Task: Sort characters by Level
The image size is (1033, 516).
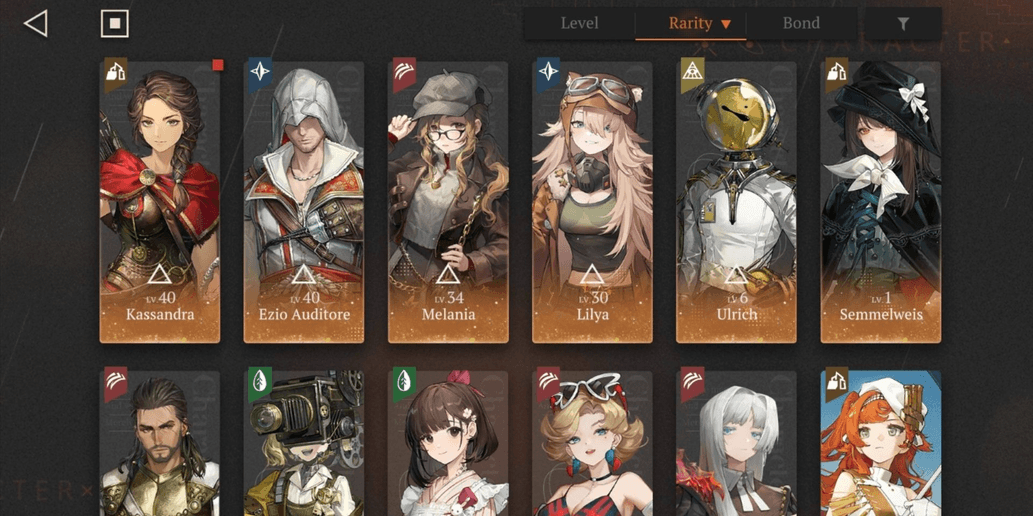Action: pos(579,24)
